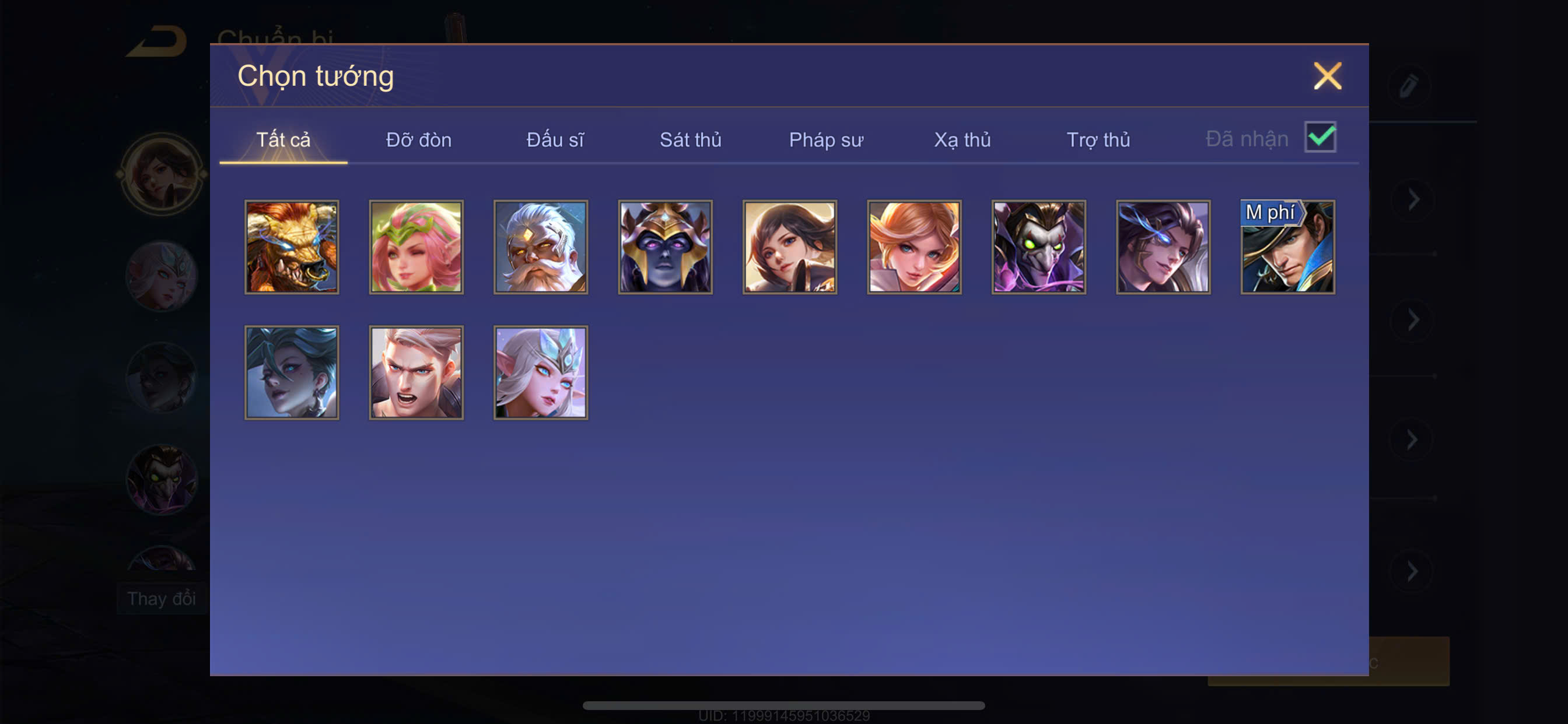
Task: Pick the free hero labeled M phí
Action: (1287, 247)
